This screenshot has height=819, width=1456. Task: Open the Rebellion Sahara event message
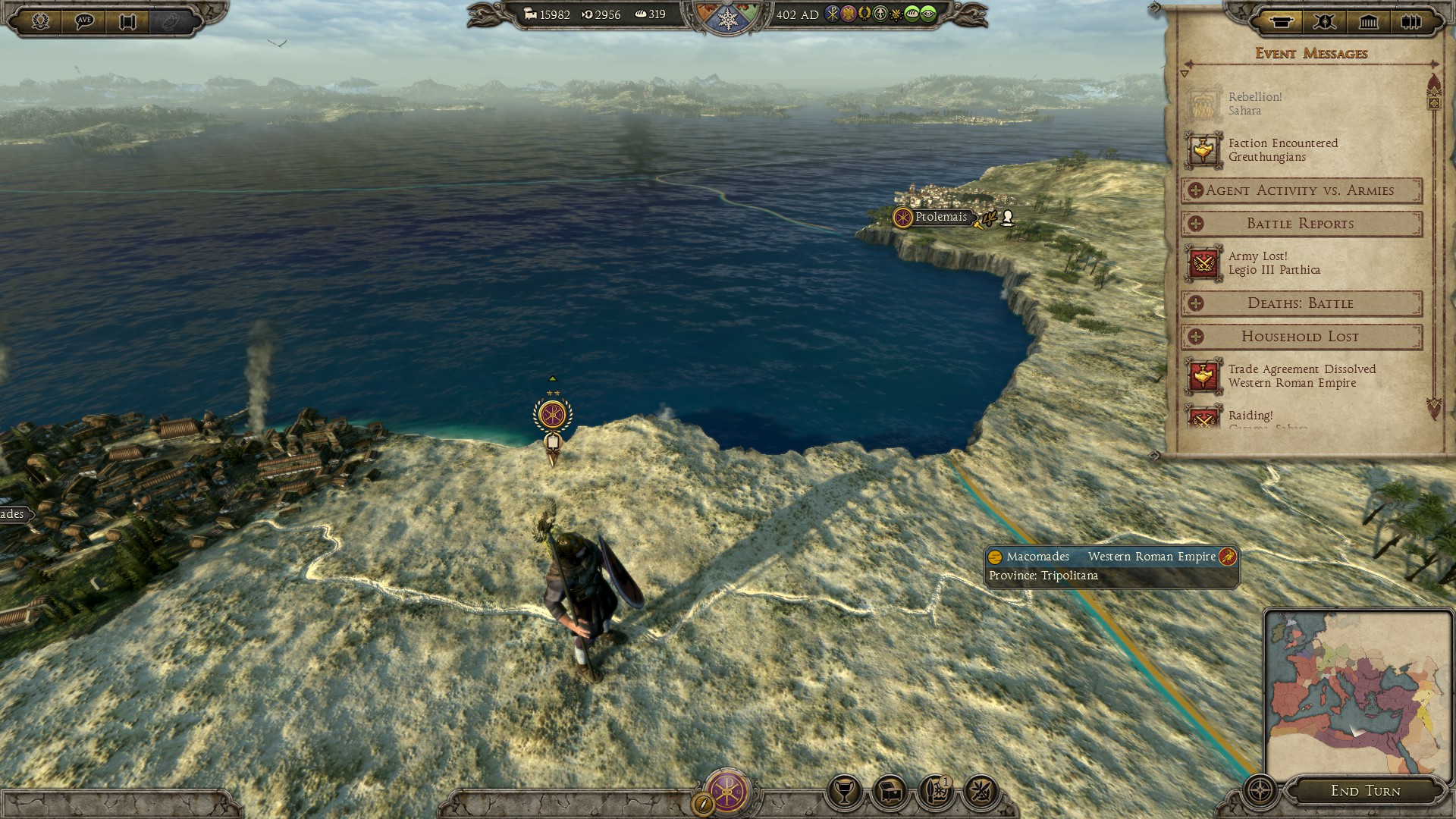(x=1255, y=104)
